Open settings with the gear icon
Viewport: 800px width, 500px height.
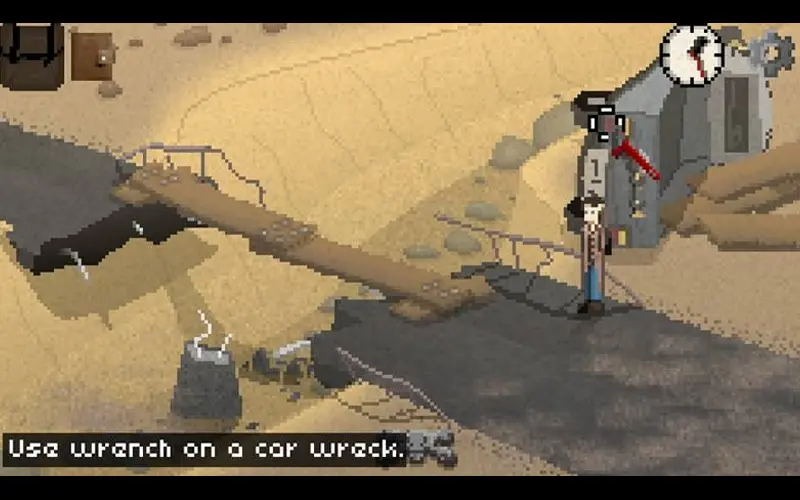(769, 52)
